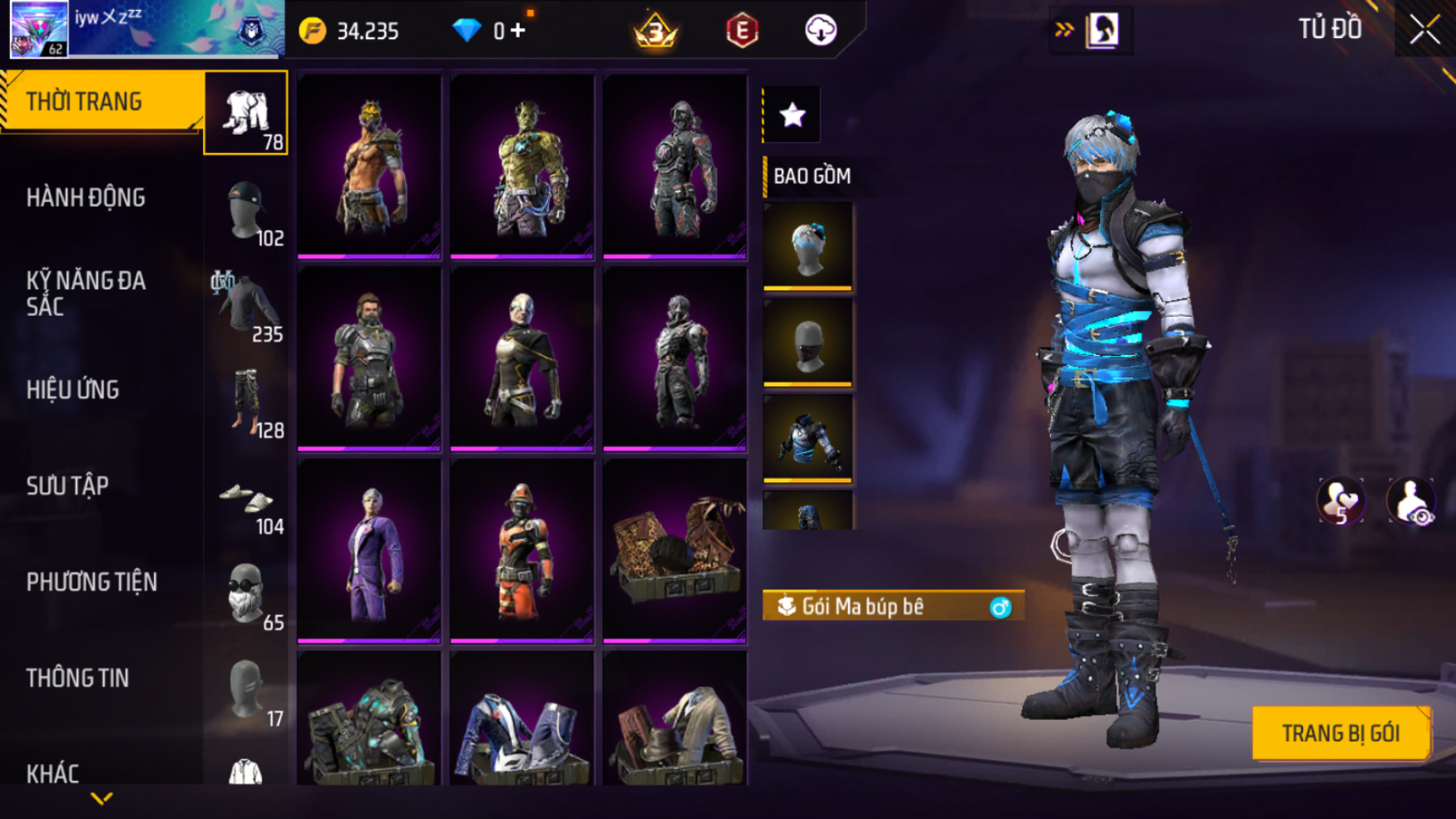Expand the category list down arrow
This screenshot has width=1456, height=819.
pos(101,799)
